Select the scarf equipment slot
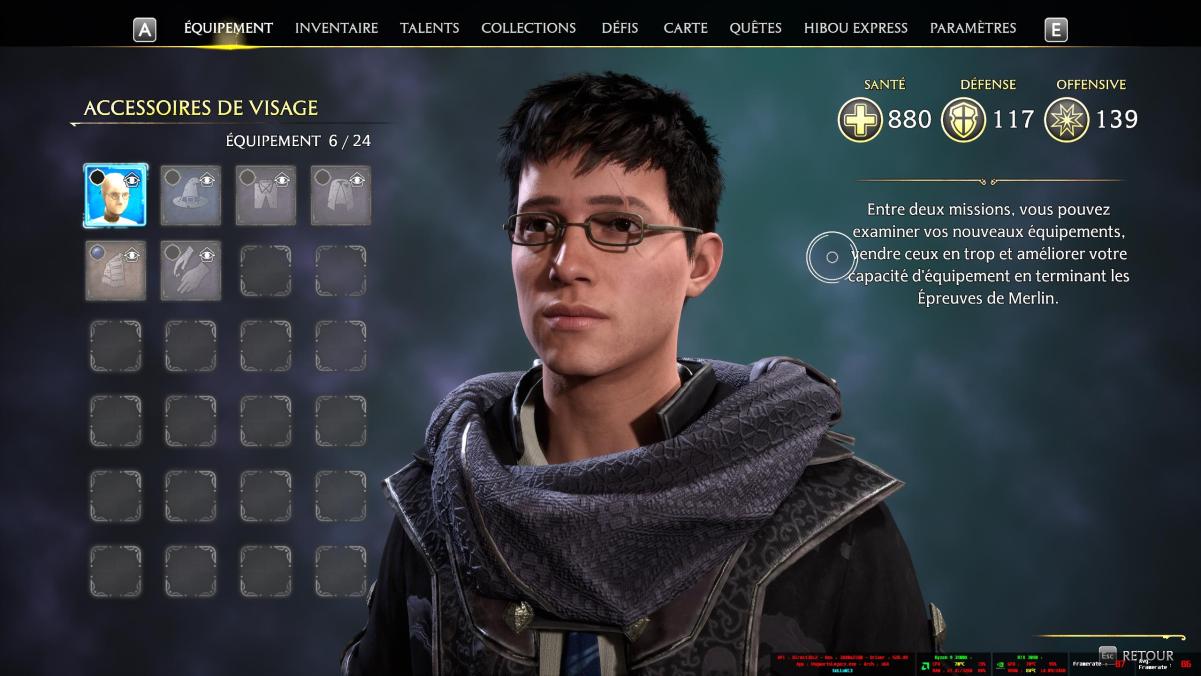The width and height of the screenshot is (1201, 676). click(x=115, y=270)
